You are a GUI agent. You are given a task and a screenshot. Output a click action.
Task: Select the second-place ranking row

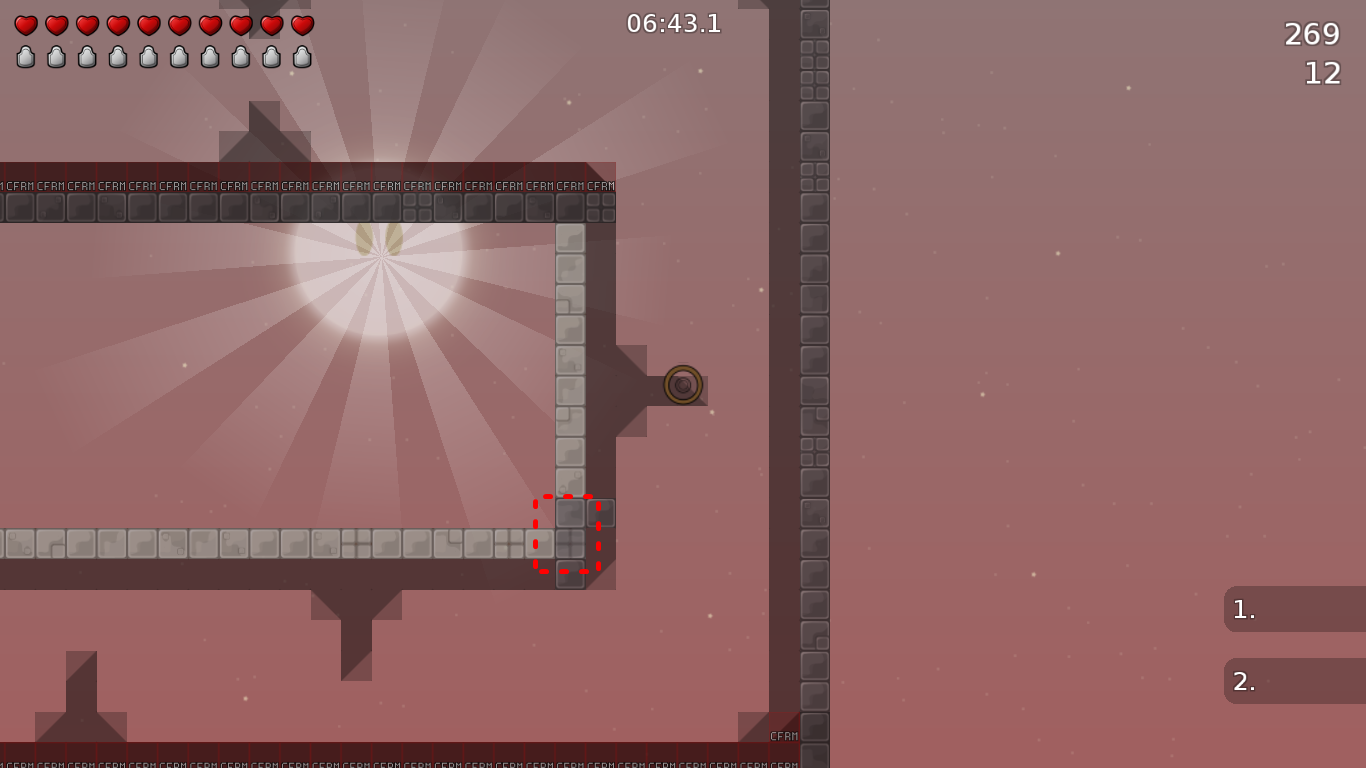point(1294,681)
